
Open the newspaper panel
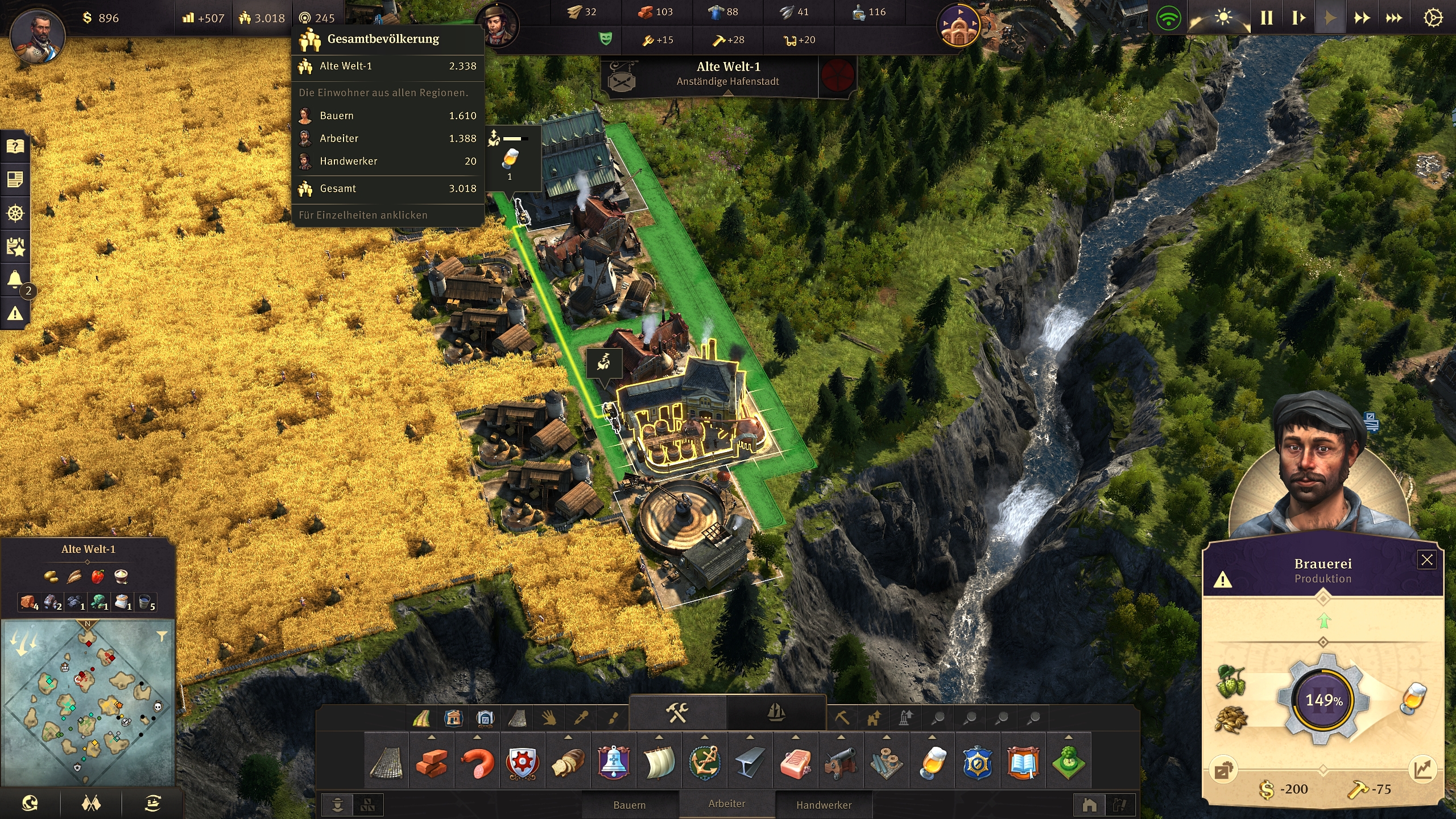pyautogui.click(x=15, y=180)
